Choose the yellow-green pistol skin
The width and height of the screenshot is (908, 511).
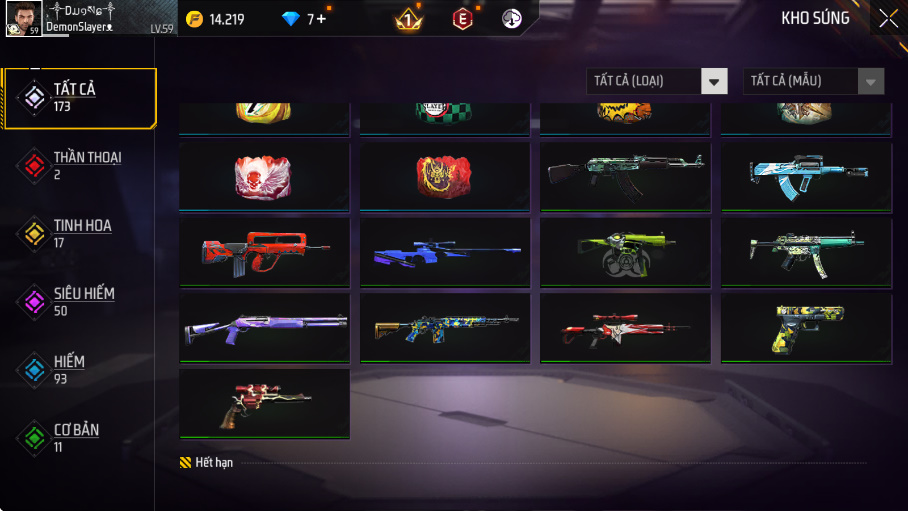(x=806, y=327)
